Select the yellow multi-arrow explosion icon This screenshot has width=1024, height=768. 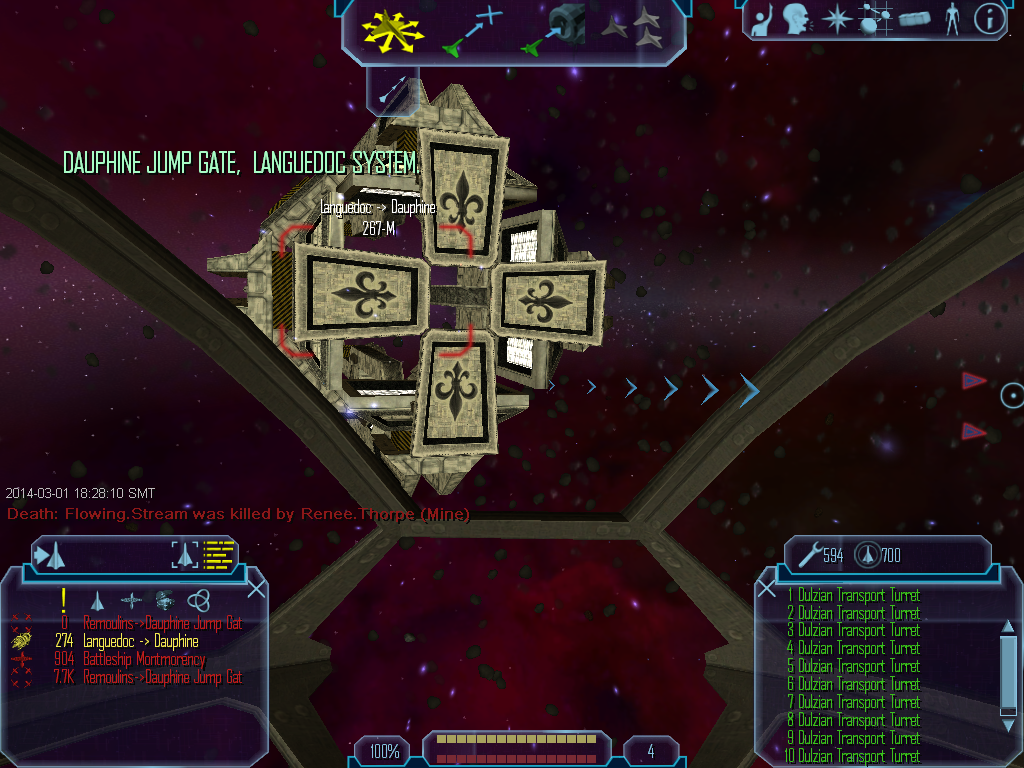pos(392,30)
